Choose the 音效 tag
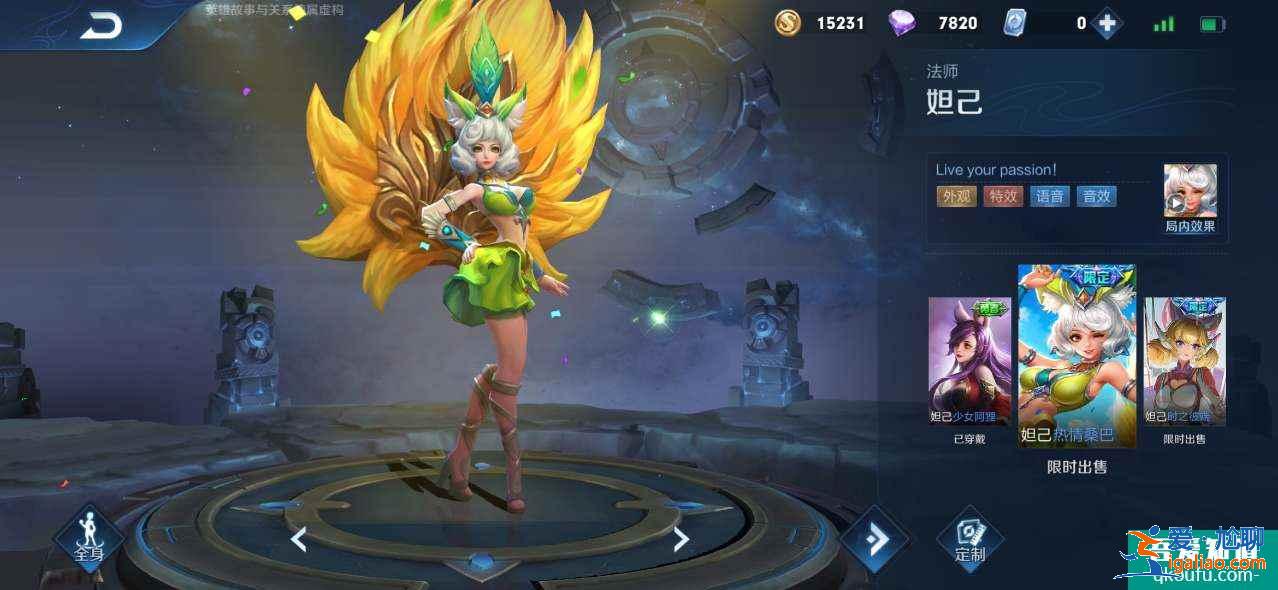Image resolution: width=1278 pixels, height=590 pixels. pyautogui.click(x=1096, y=196)
